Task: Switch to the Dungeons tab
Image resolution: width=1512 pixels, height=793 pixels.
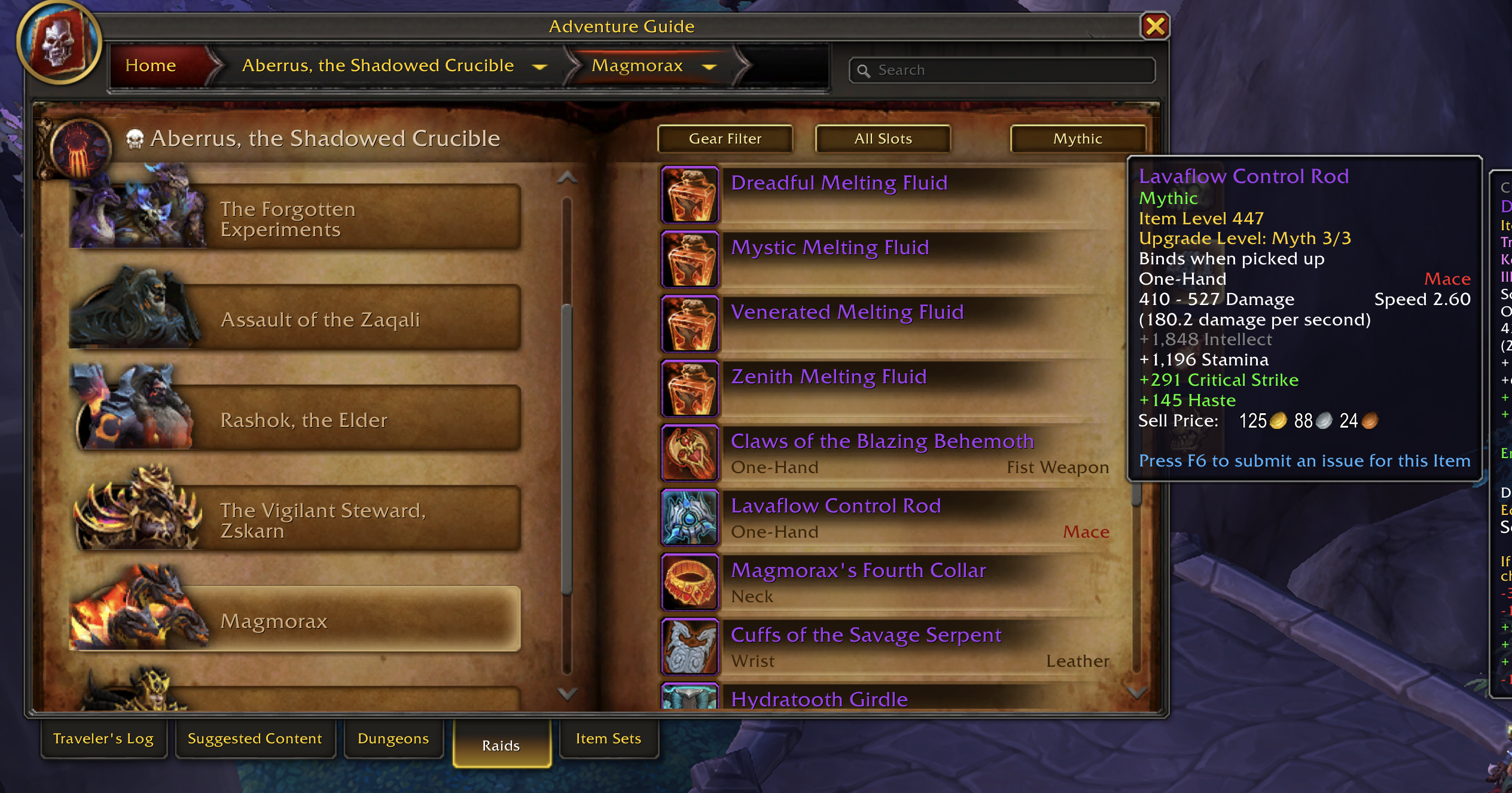Action: 393,739
